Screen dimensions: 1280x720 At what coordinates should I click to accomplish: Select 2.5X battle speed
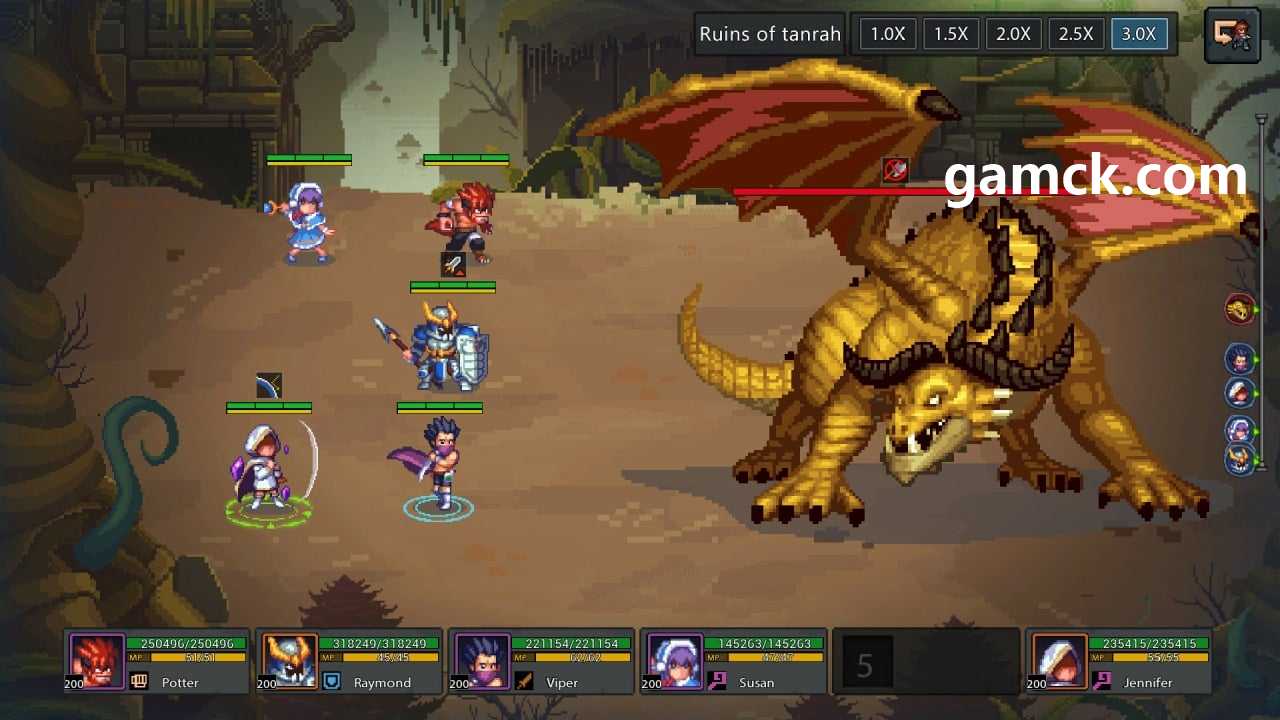1076,34
